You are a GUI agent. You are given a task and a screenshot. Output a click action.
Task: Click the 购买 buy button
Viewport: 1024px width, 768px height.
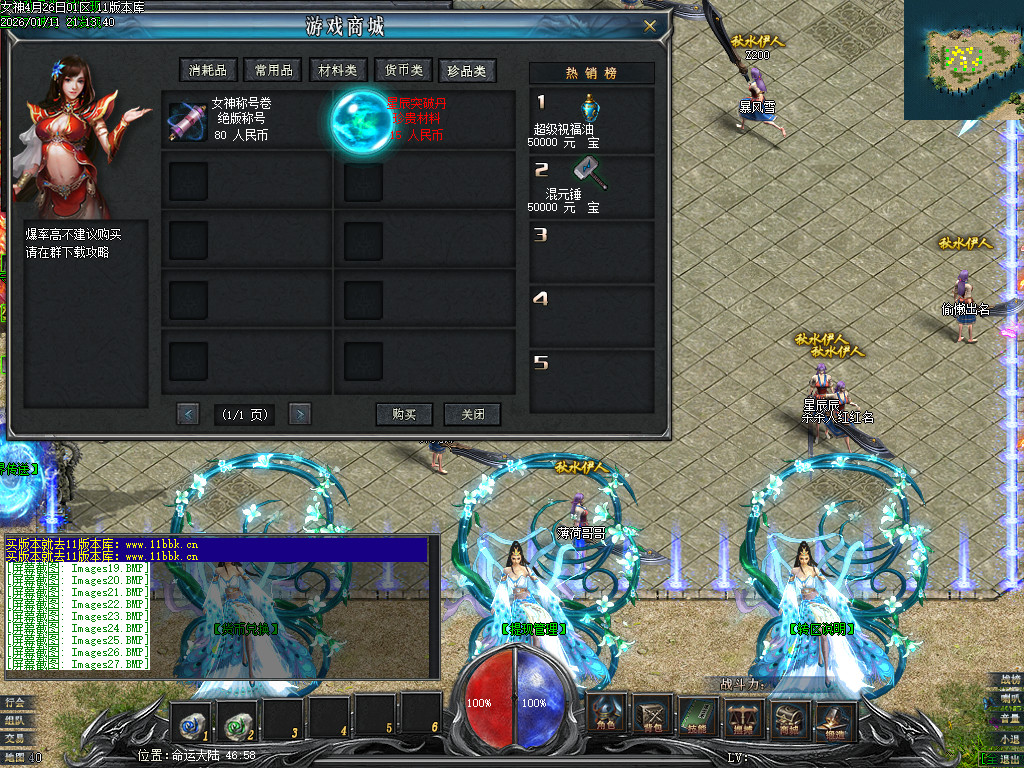tap(404, 414)
